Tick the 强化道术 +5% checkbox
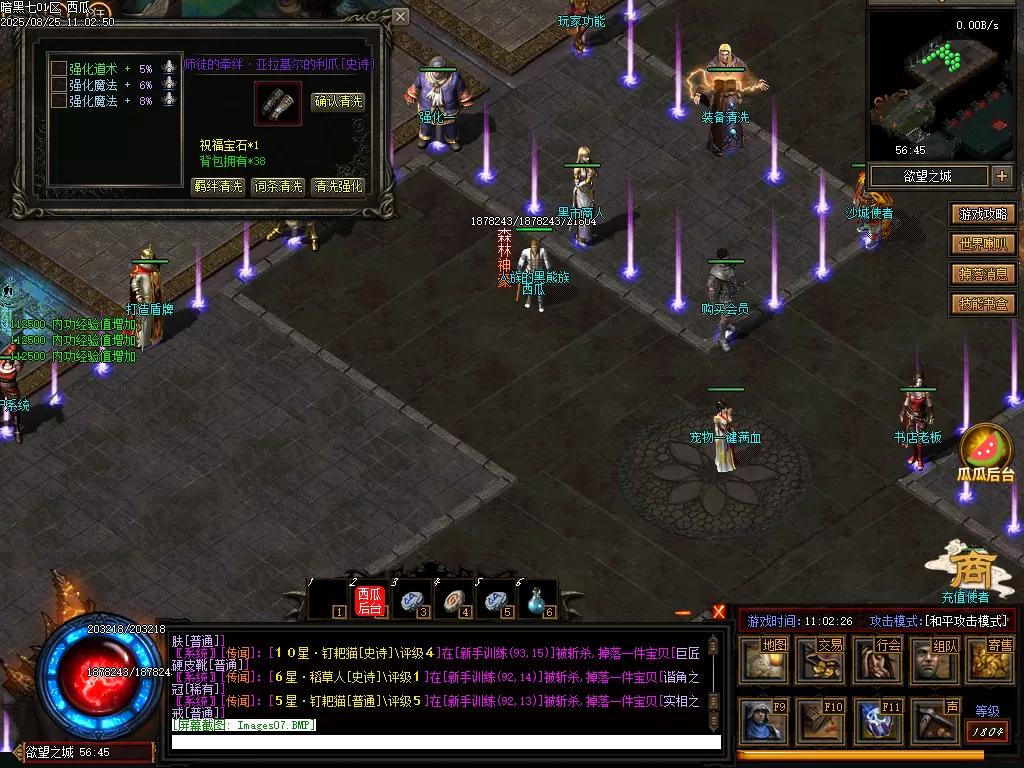This screenshot has width=1024, height=768. tap(59, 69)
